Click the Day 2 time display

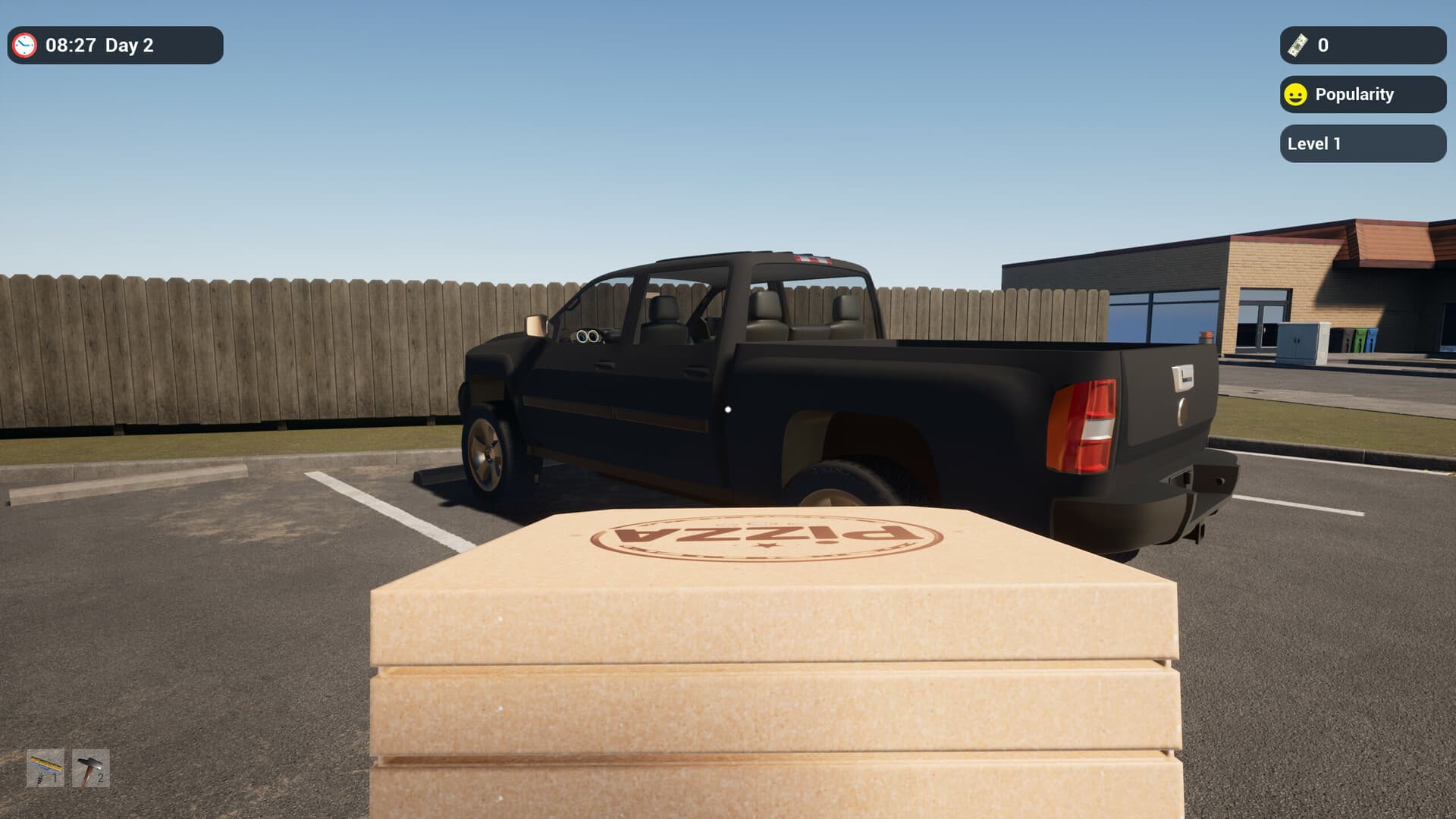(x=99, y=45)
